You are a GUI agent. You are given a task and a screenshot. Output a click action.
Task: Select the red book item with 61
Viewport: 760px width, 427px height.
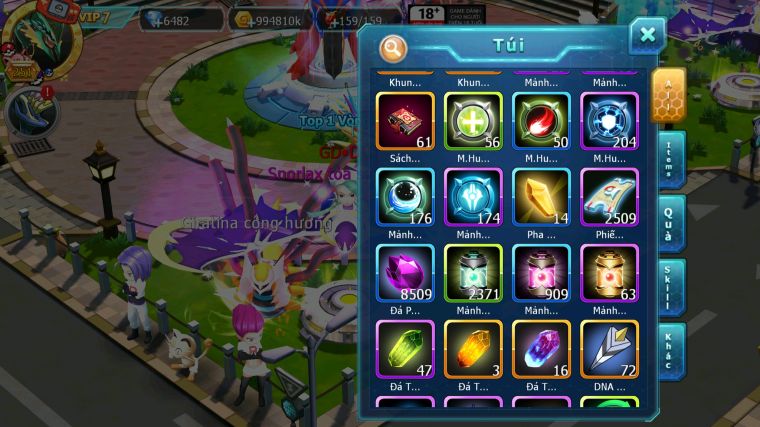click(x=405, y=121)
